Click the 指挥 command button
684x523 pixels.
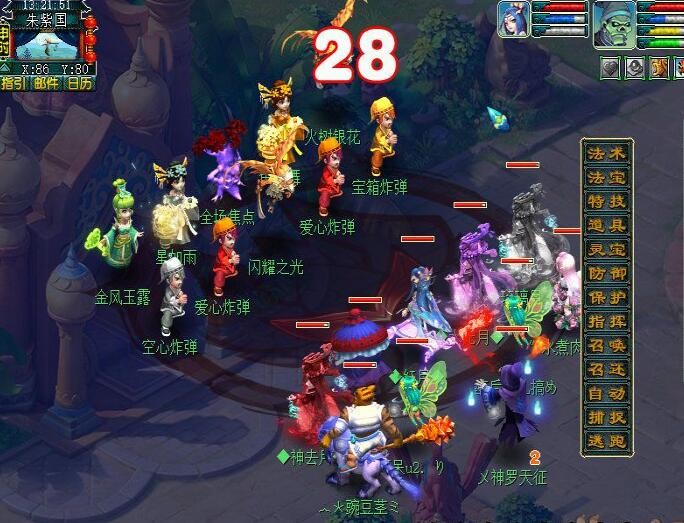tap(607, 322)
